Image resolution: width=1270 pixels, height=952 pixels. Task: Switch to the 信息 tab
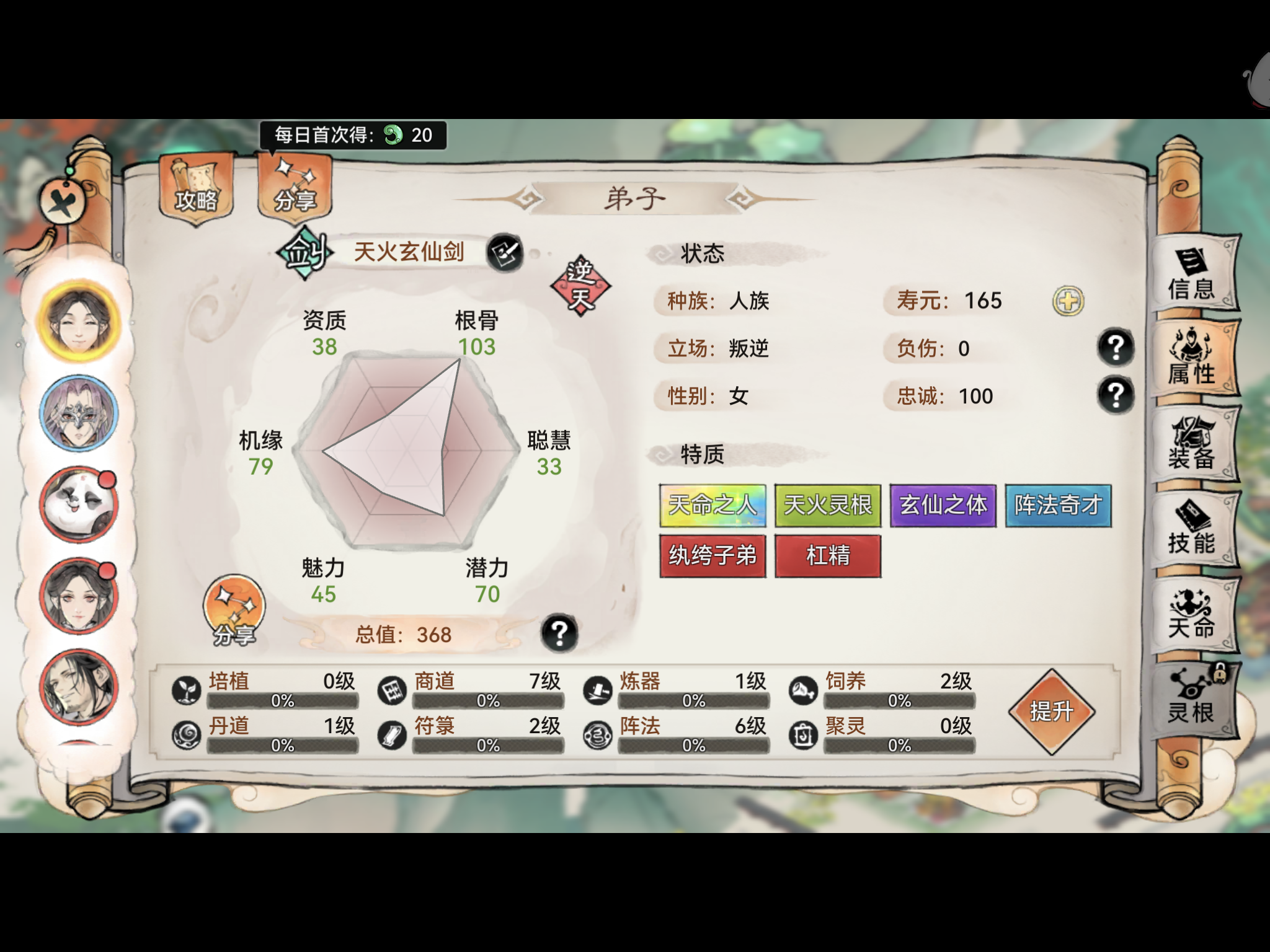pos(1192,279)
